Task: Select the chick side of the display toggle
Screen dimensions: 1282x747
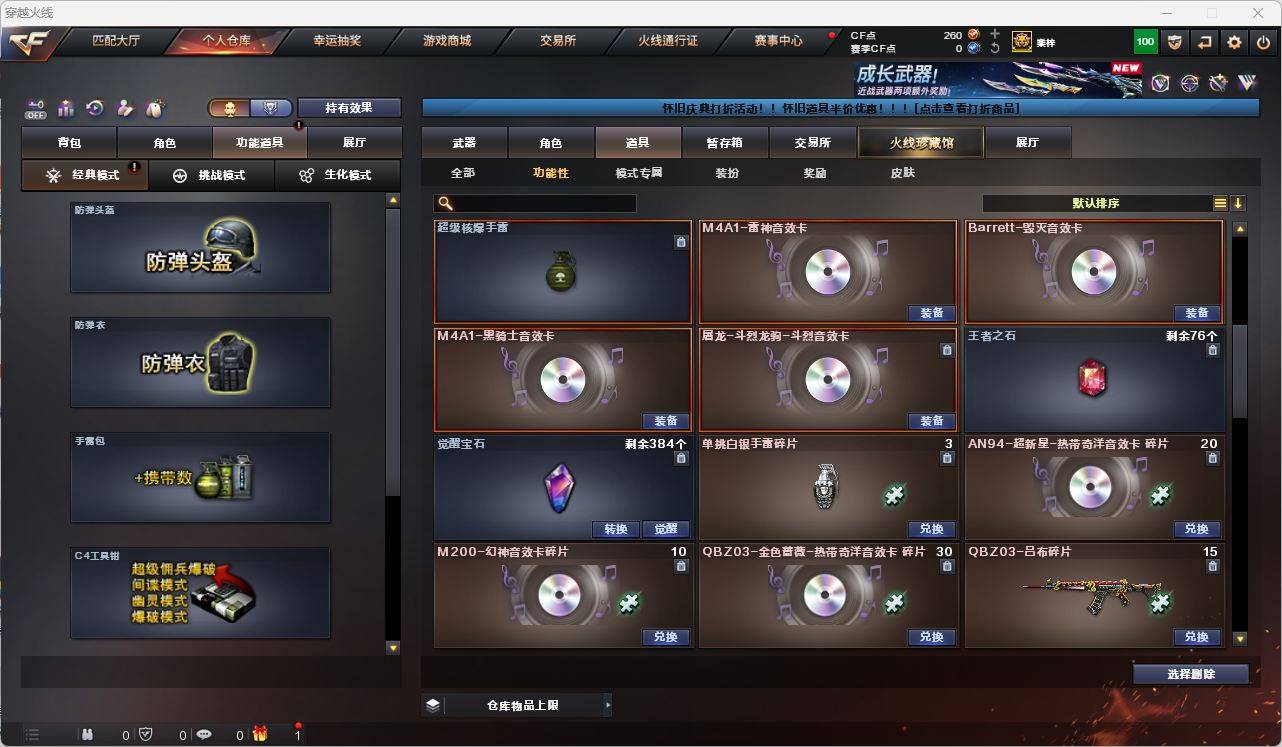Action: [x=231, y=107]
